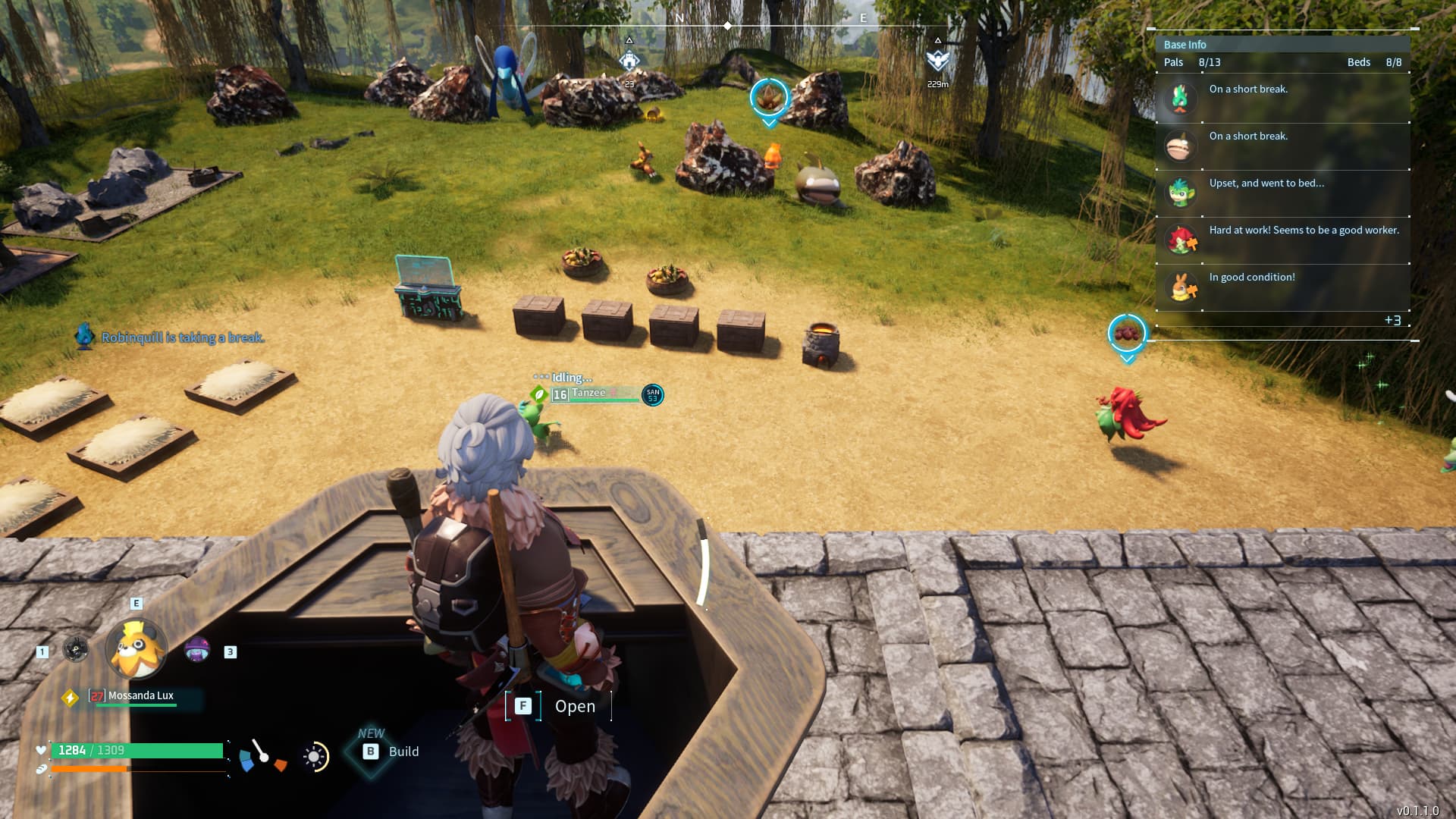The image size is (1456, 819).
Task: Select the lightning element icon by Mossanda Lux
Action: click(x=71, y=698)
